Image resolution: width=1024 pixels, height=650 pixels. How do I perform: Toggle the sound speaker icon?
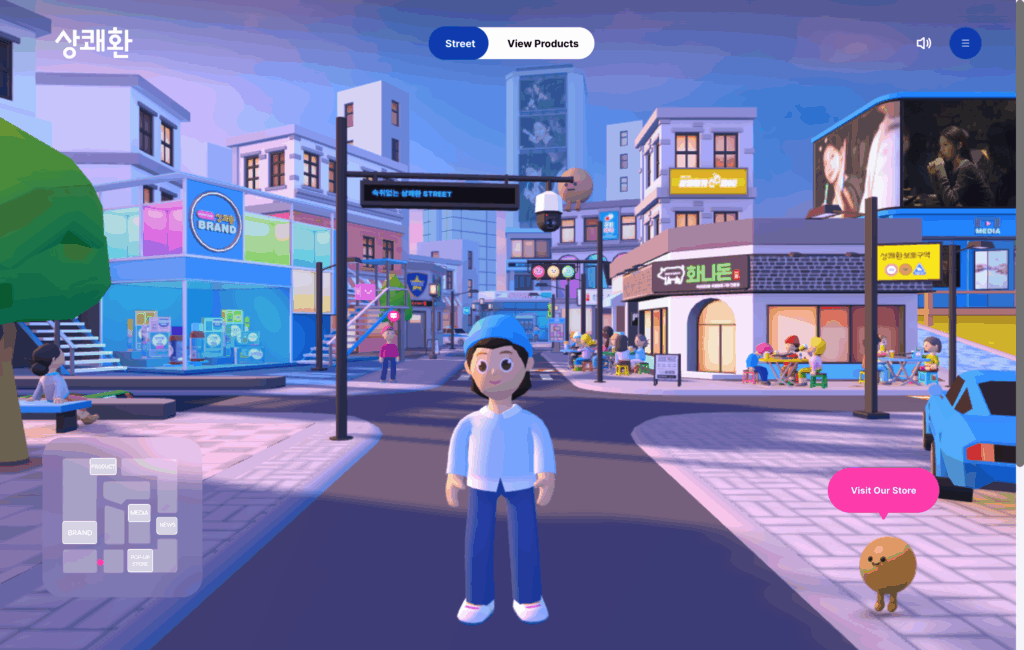coord(923,43)
